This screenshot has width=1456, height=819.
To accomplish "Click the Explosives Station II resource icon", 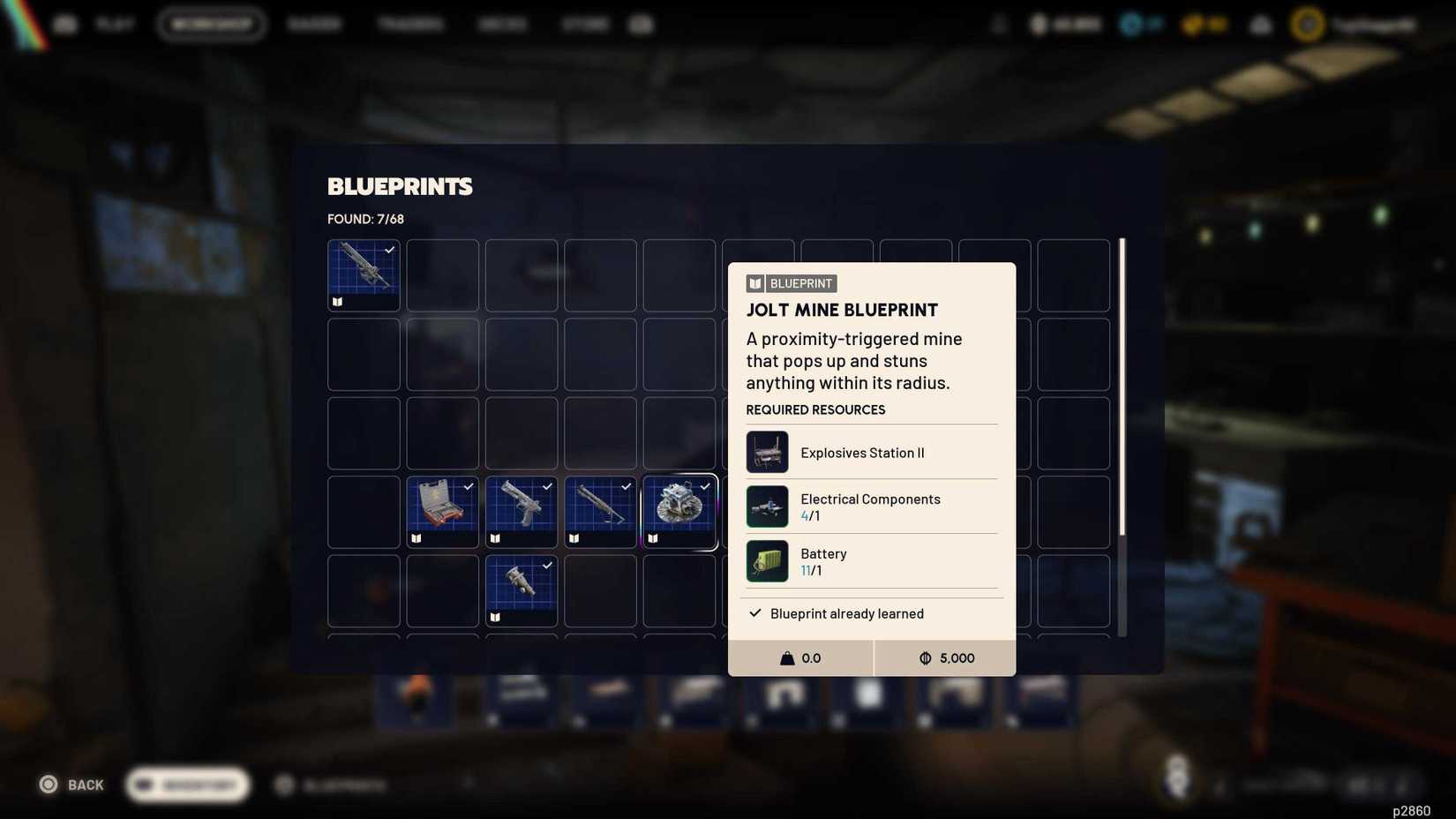I will (767, 451).
